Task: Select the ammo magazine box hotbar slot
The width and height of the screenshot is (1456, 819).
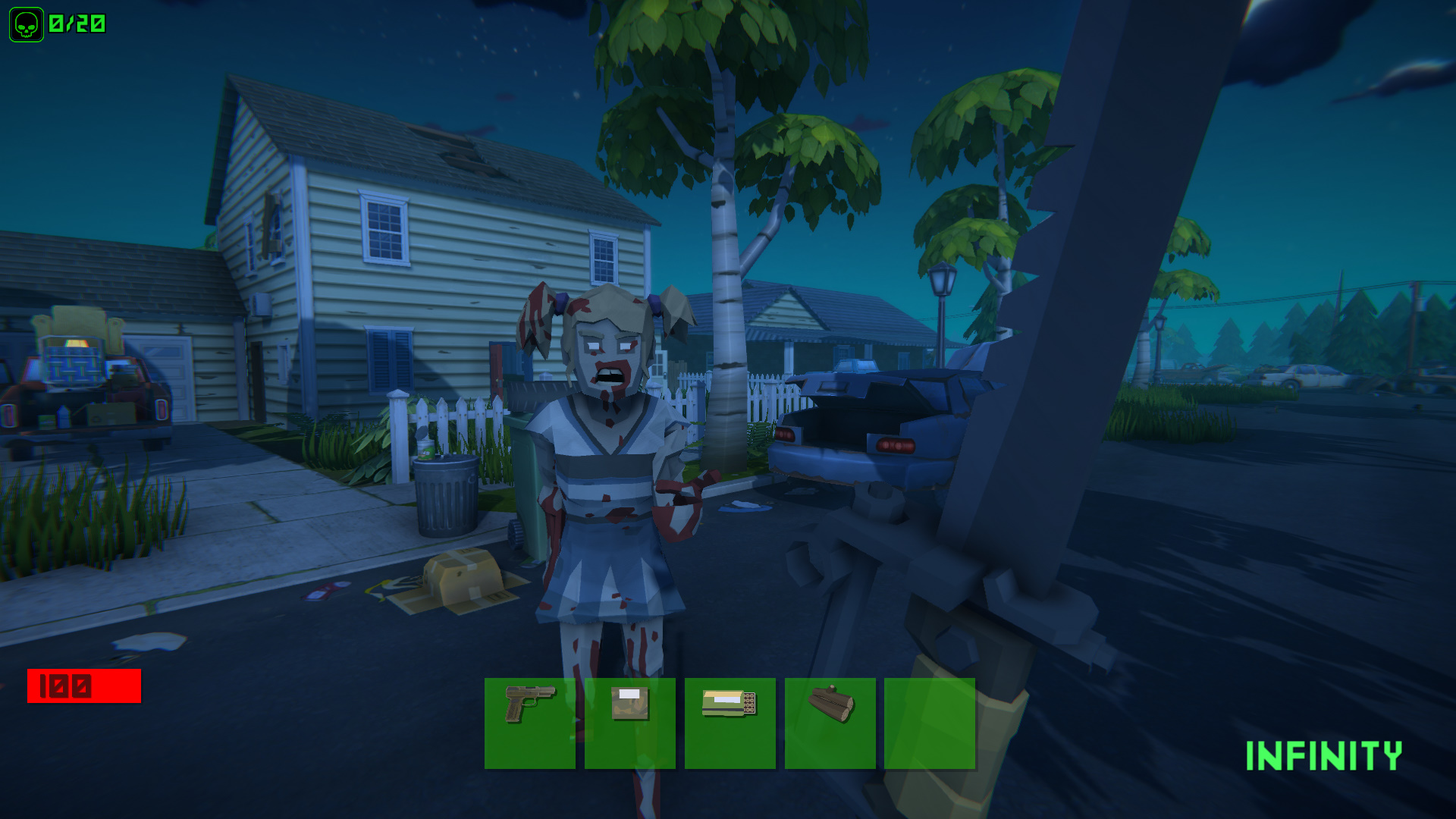Action: pyautogui.click(x=732, y=724)
